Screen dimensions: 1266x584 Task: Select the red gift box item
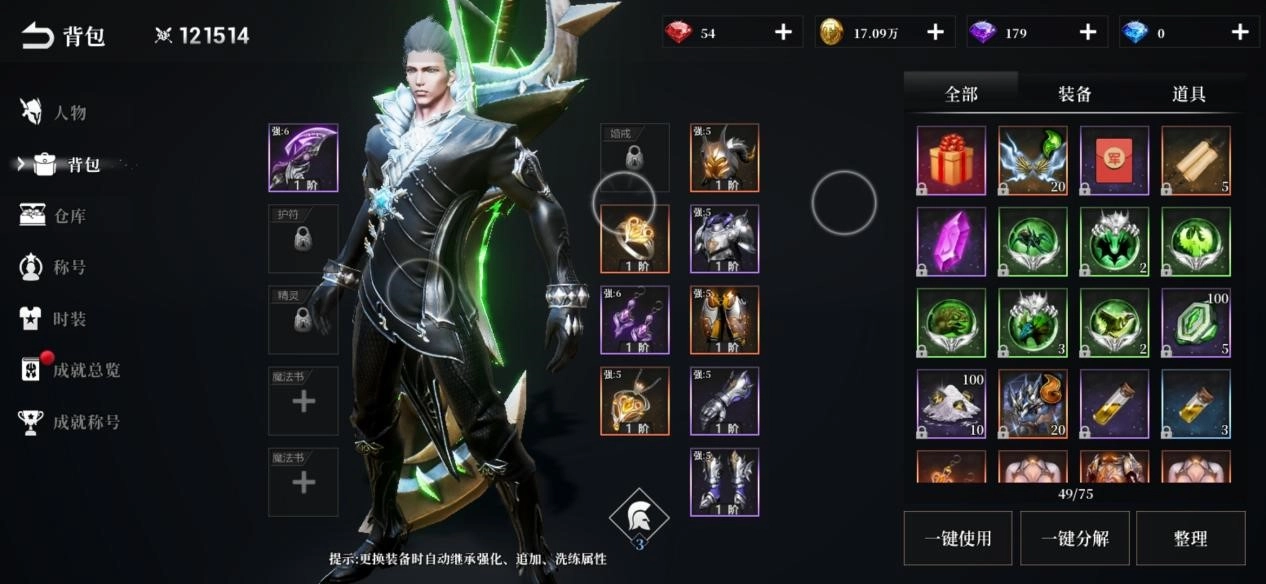(x=951, y=160)
